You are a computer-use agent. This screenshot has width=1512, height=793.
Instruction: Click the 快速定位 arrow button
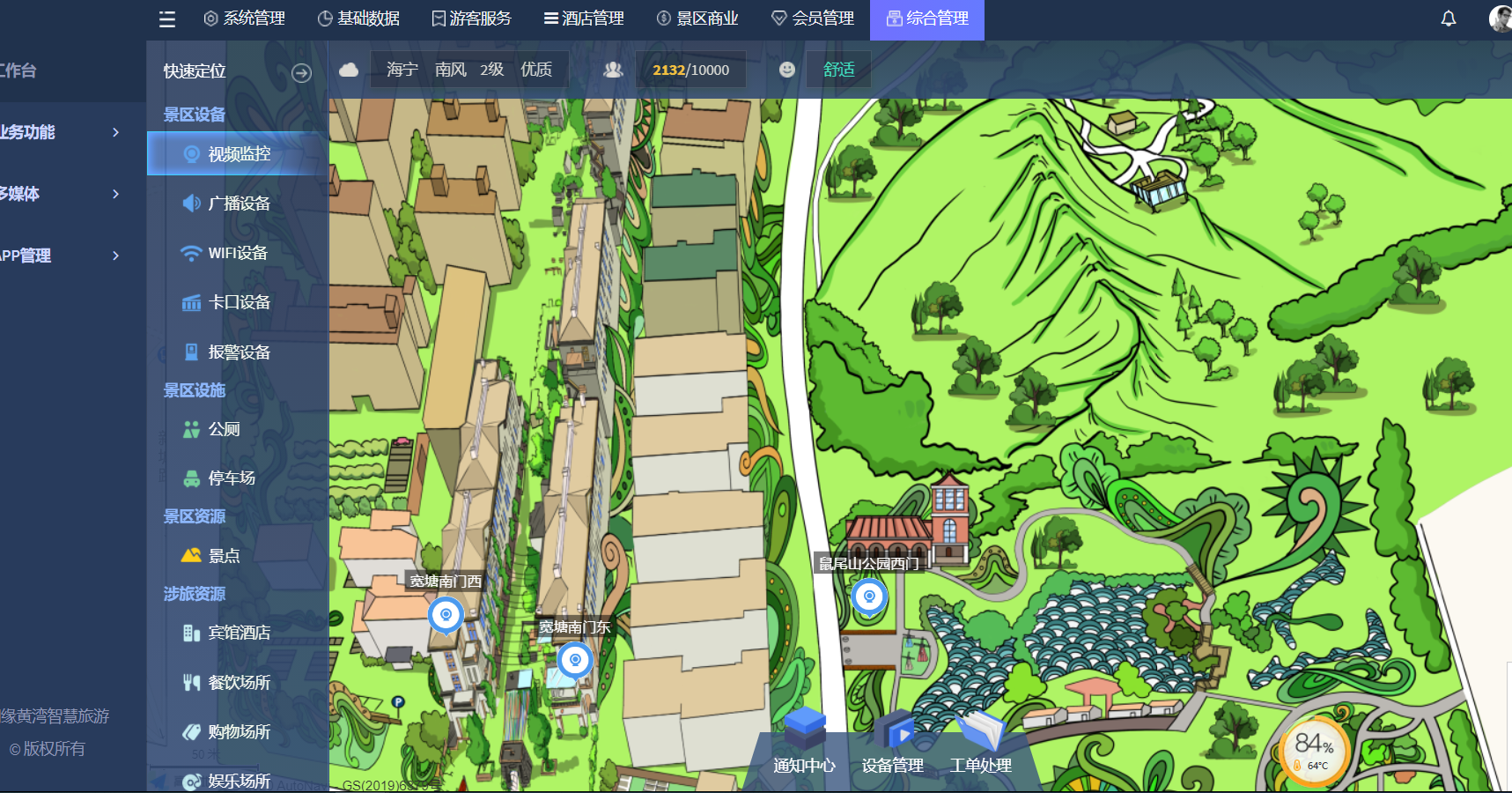point(301,73)
